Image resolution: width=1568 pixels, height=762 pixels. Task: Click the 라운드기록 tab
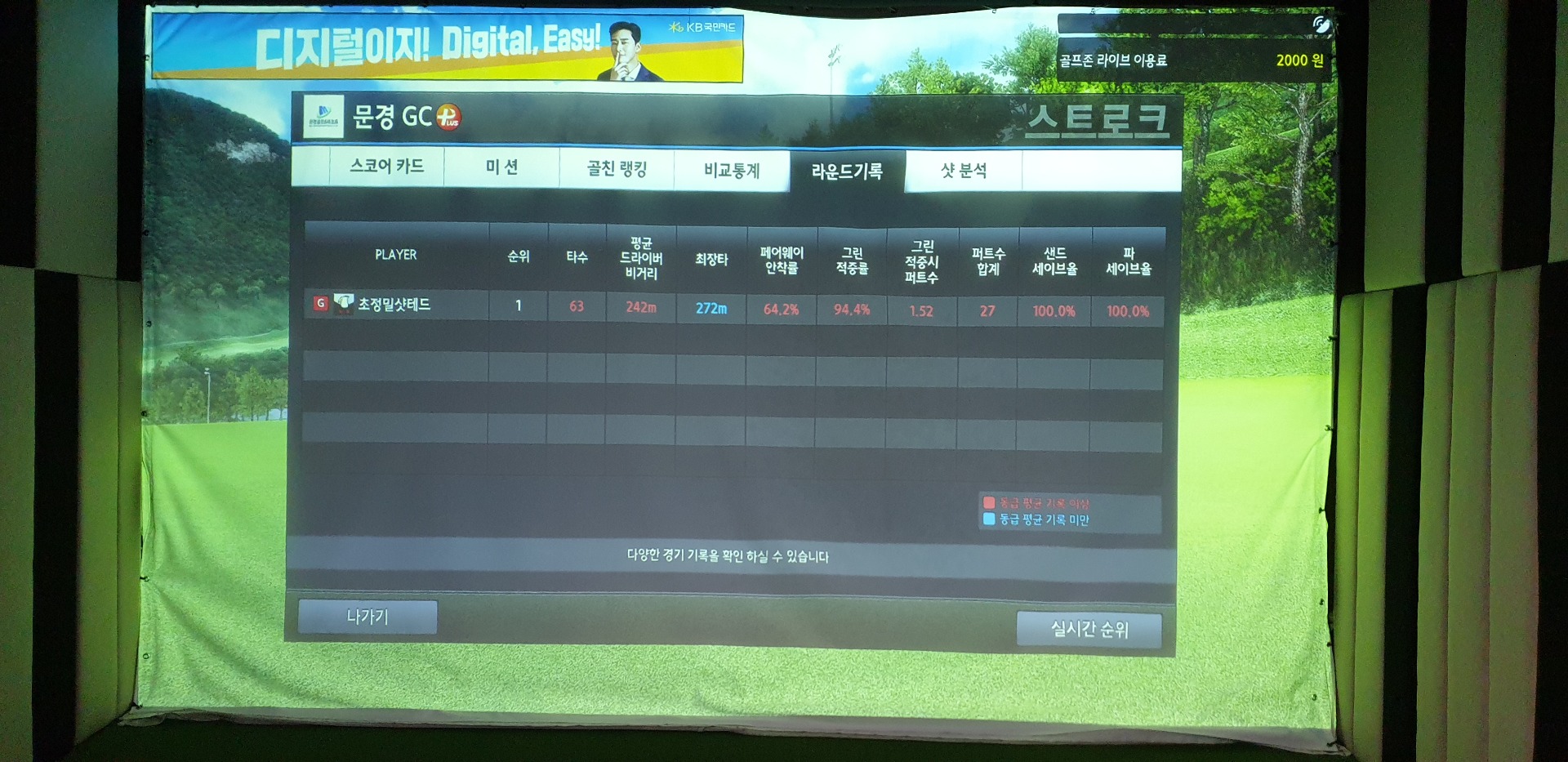point(847,172)
